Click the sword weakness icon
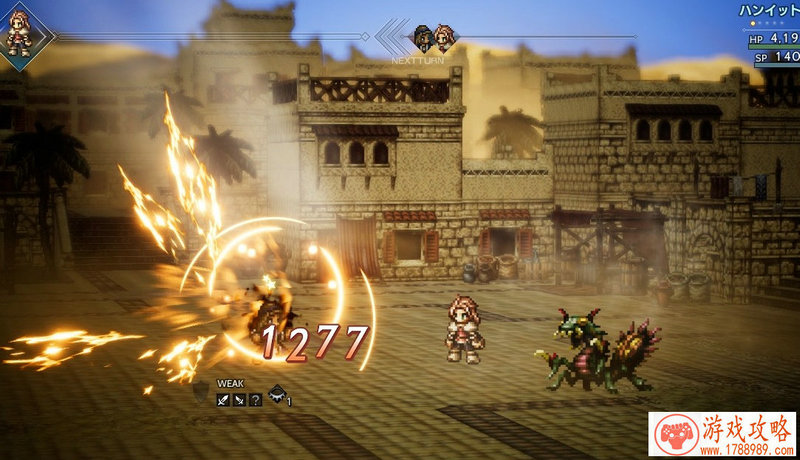Screen dimensions: 800x460 [224, 400]
